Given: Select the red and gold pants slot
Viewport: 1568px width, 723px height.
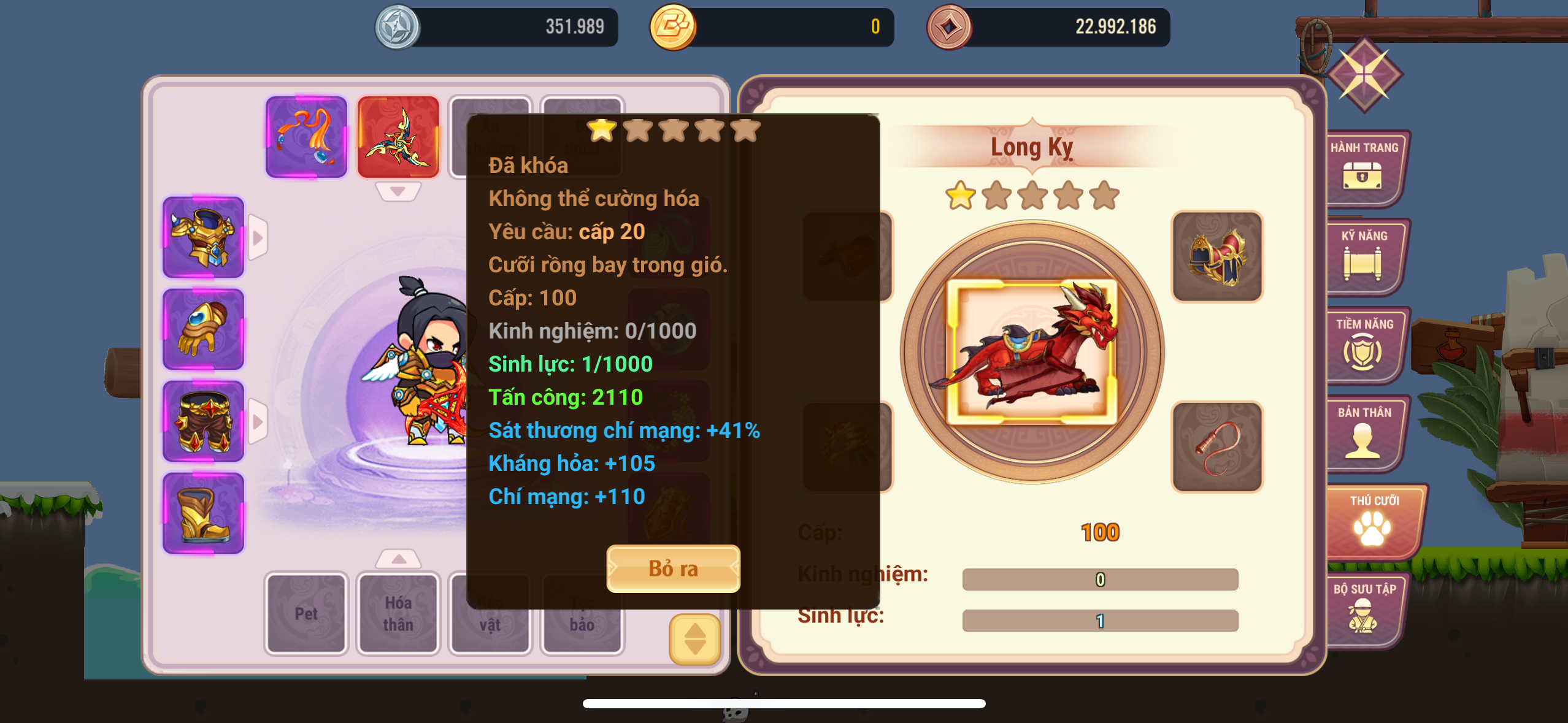Looking at the screenshot, I should coord(203,421).
